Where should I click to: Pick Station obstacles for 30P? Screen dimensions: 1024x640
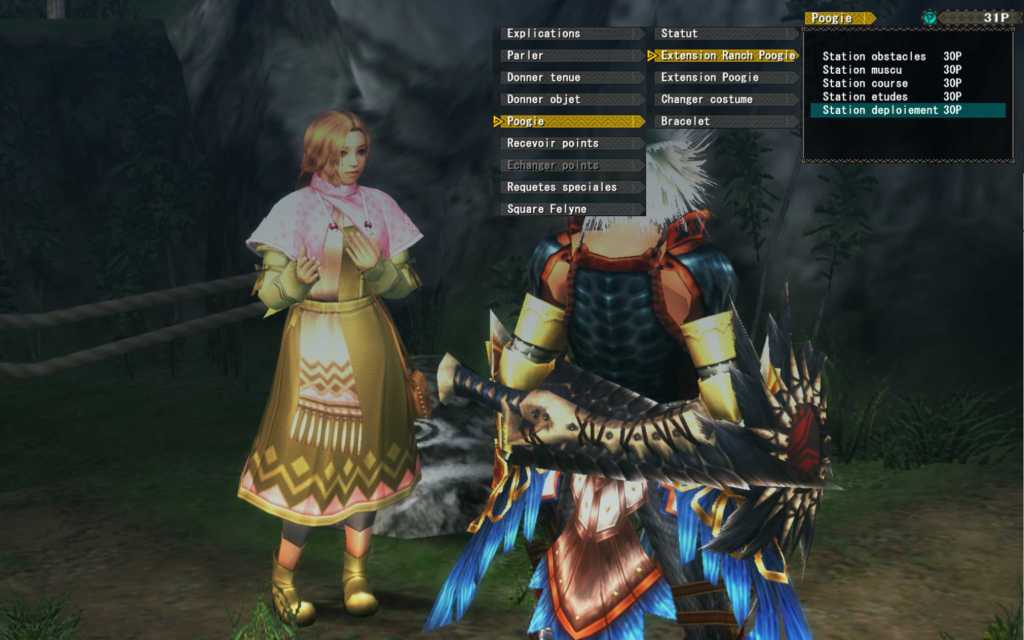click(x=892, y=57)
